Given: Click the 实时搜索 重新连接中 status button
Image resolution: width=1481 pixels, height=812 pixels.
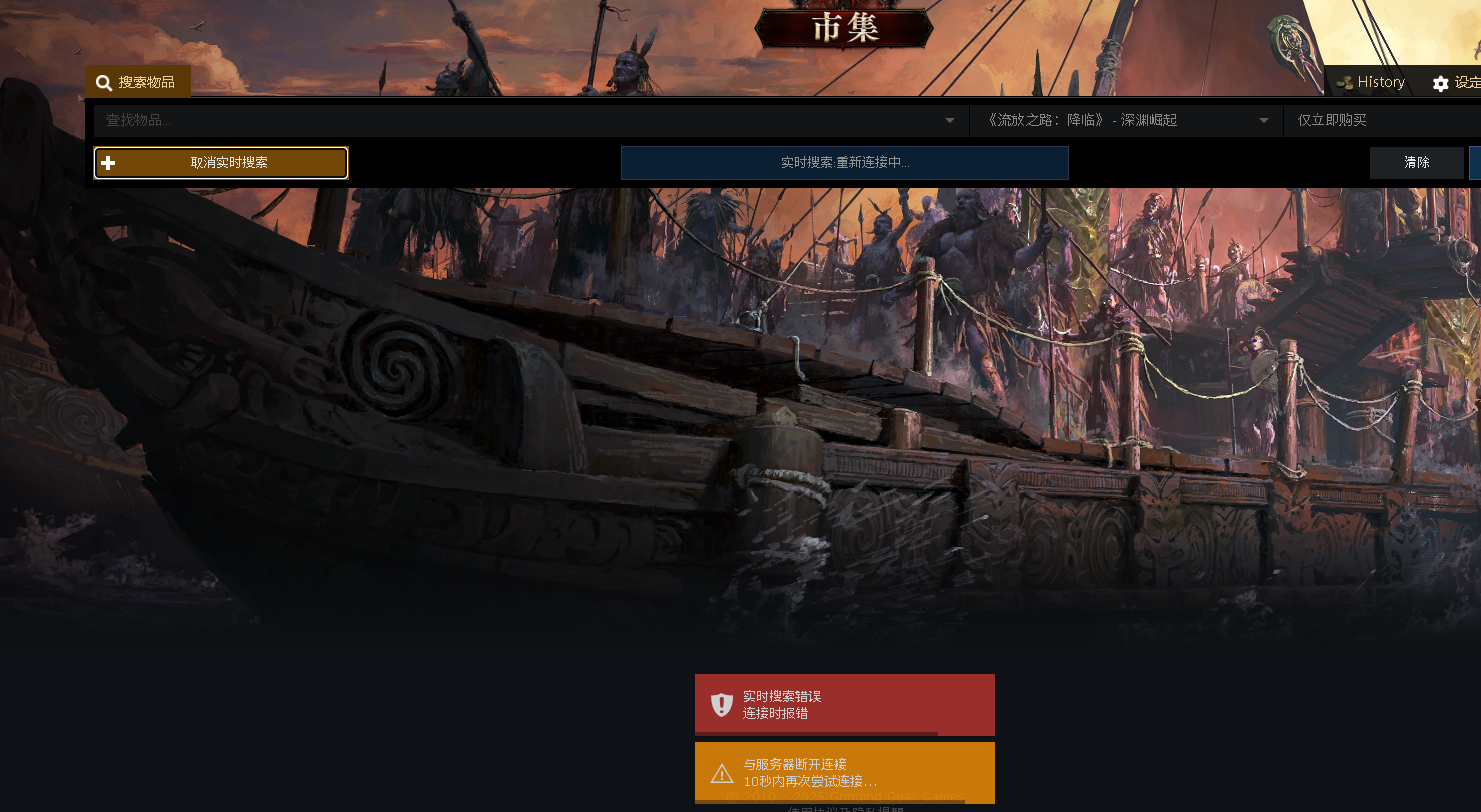Looking at the screenshot, I should [844, 163].
